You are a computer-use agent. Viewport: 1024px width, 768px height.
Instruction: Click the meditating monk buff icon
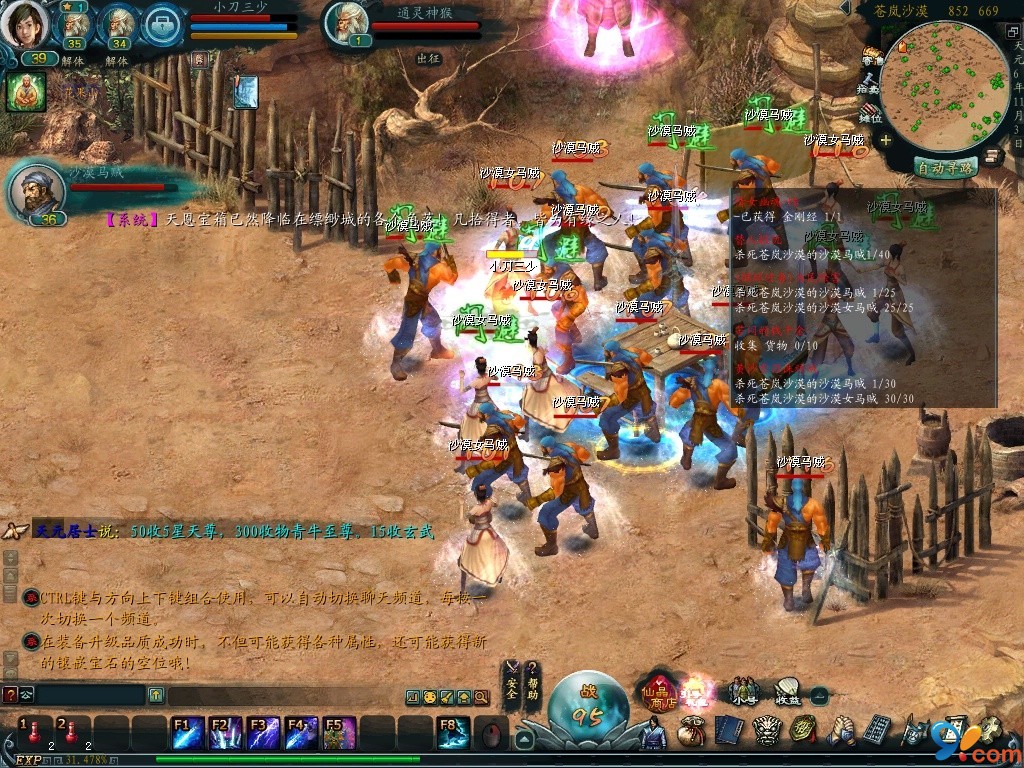click(26, 92)
